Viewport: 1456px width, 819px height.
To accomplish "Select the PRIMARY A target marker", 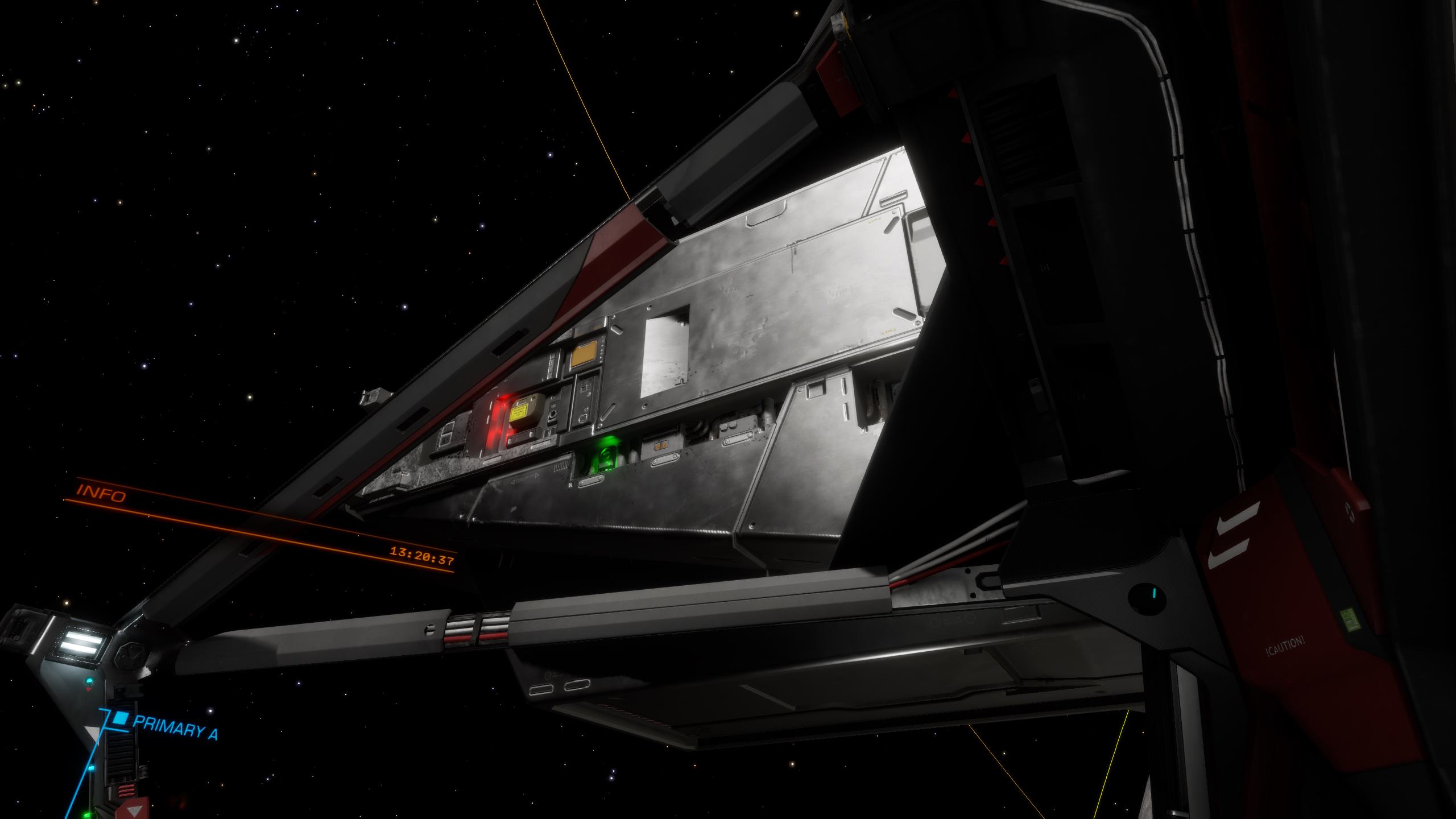I will (119, 718).
